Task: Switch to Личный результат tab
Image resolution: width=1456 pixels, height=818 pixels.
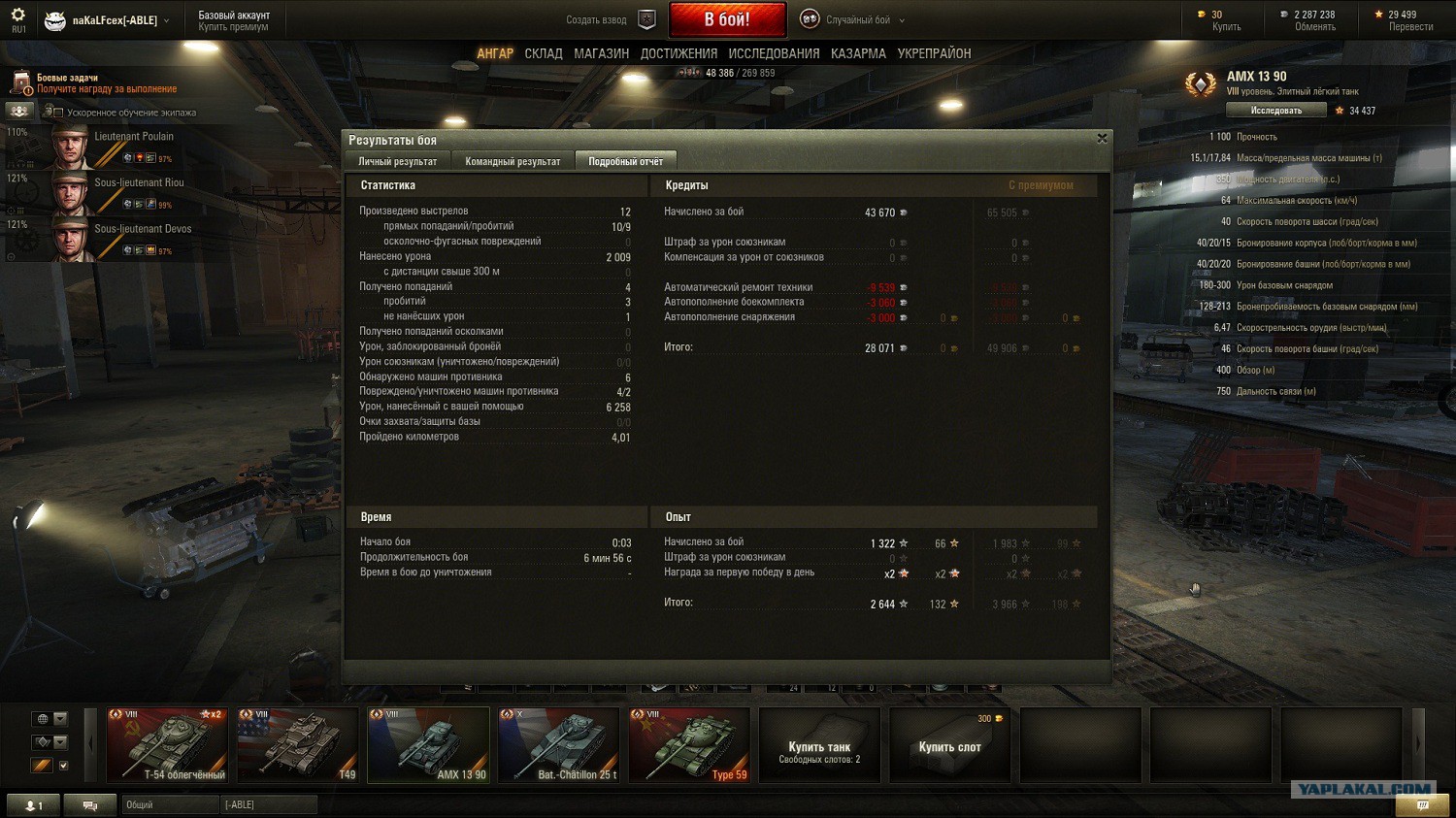Action: (397, 161)
